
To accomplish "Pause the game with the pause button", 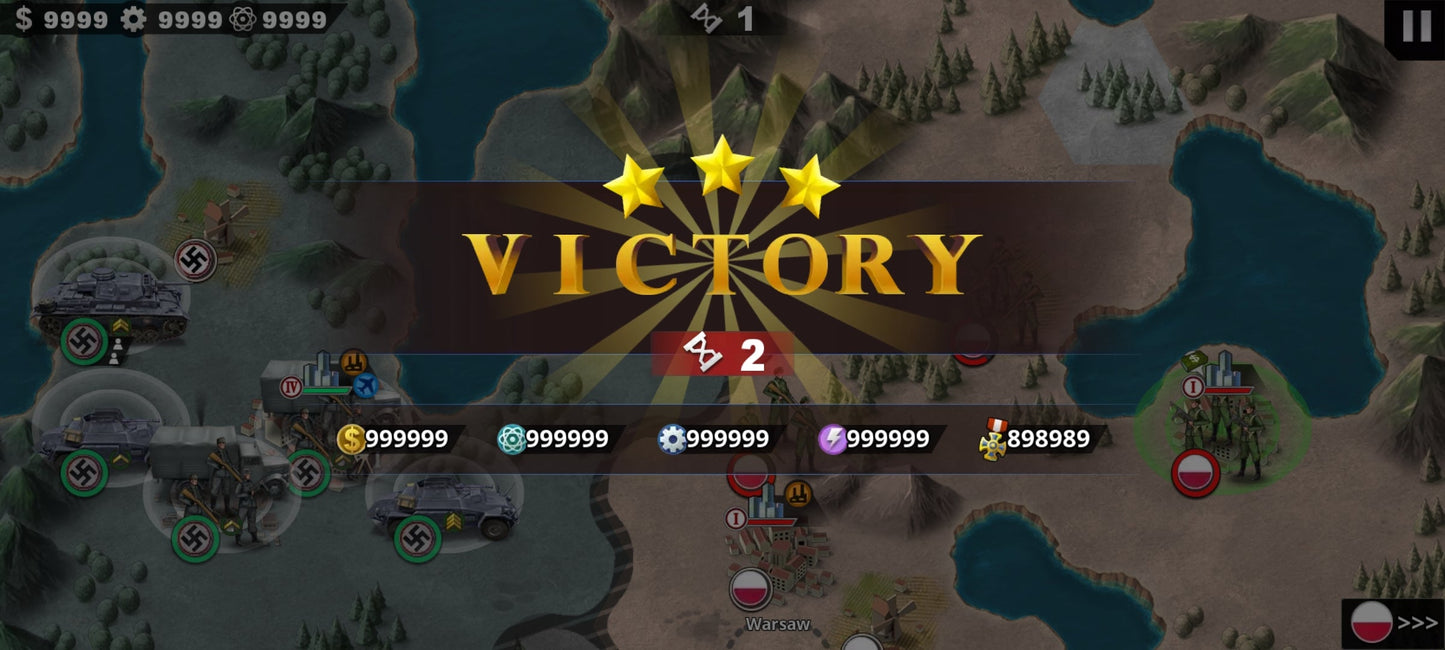I will [1416, 25].
